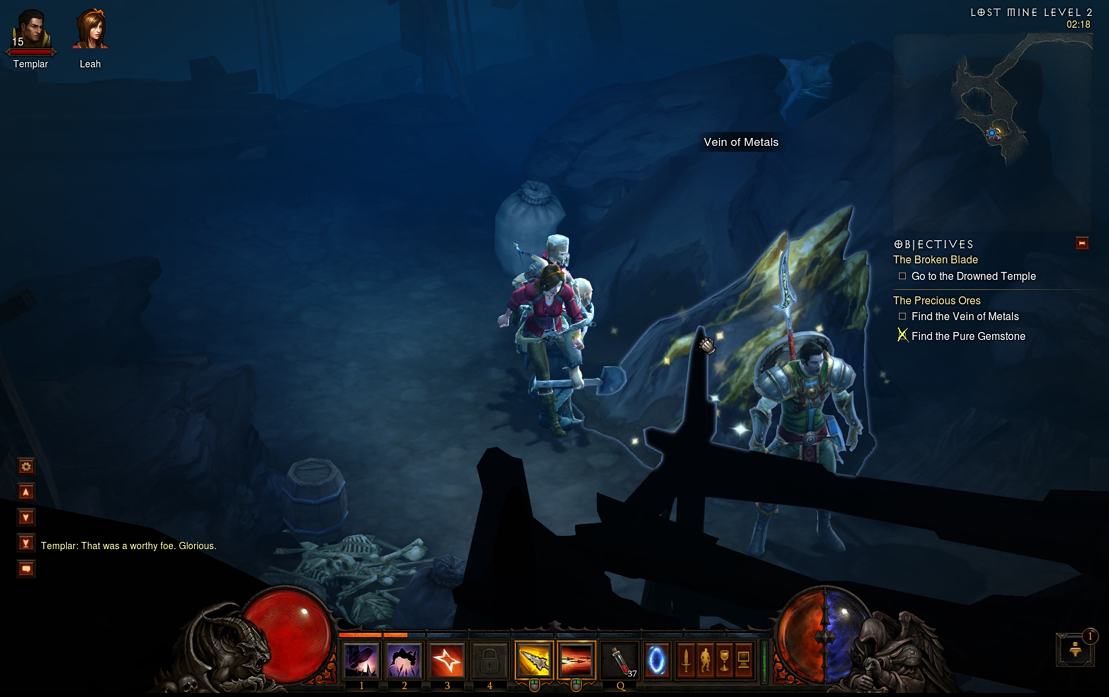Collapse the Objectives tracker
1109x697 pixels.
(x=1081, y=243)
